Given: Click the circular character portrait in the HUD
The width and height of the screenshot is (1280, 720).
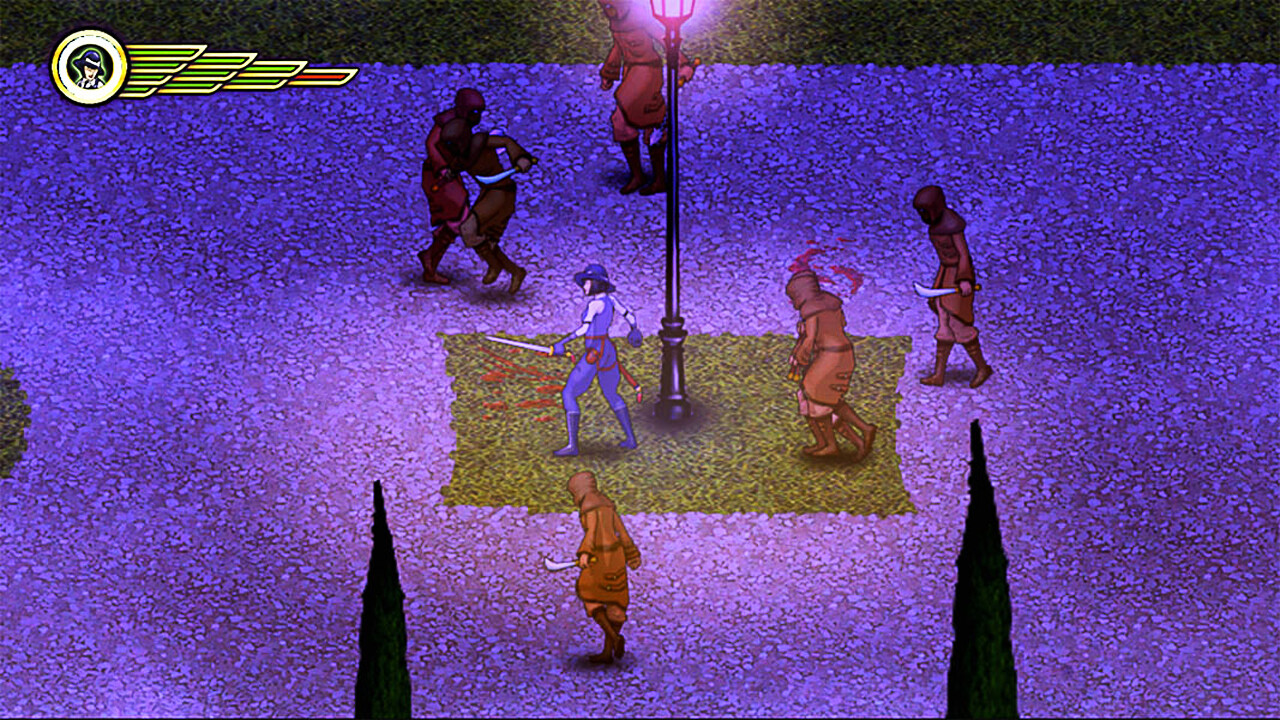Looking at the screenshot, I should [x=90, y=64].
